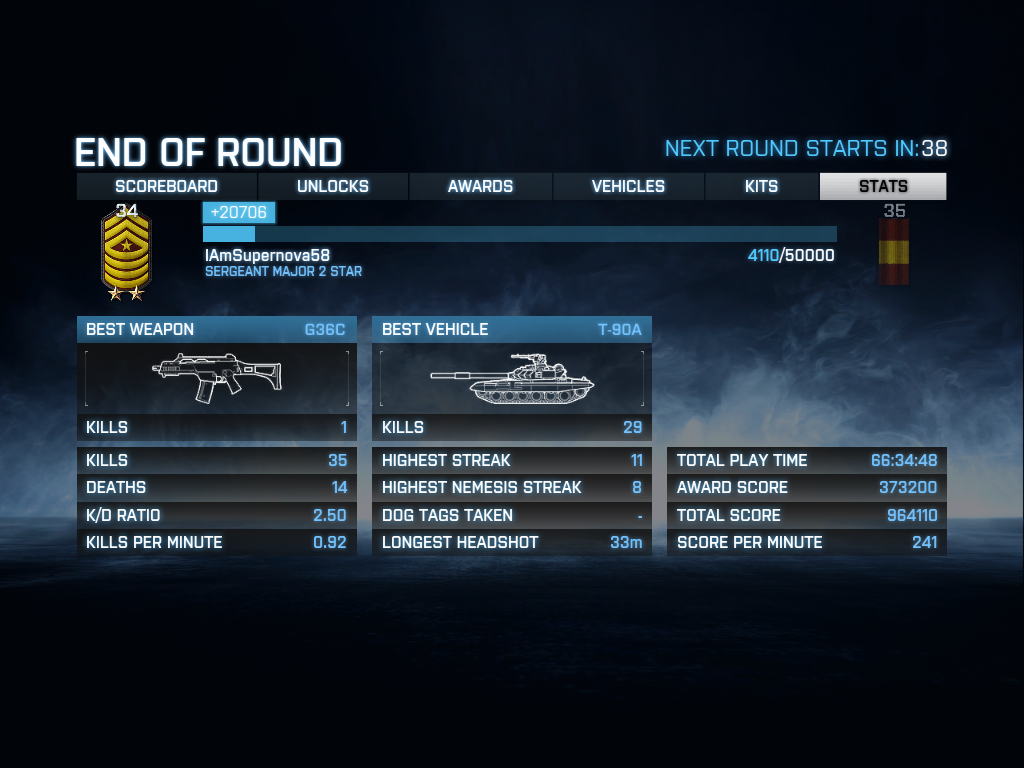Viewport: 1024px width, 768px height.
Task: Select the Vehicles tab
Action: (x=628, y=186)
